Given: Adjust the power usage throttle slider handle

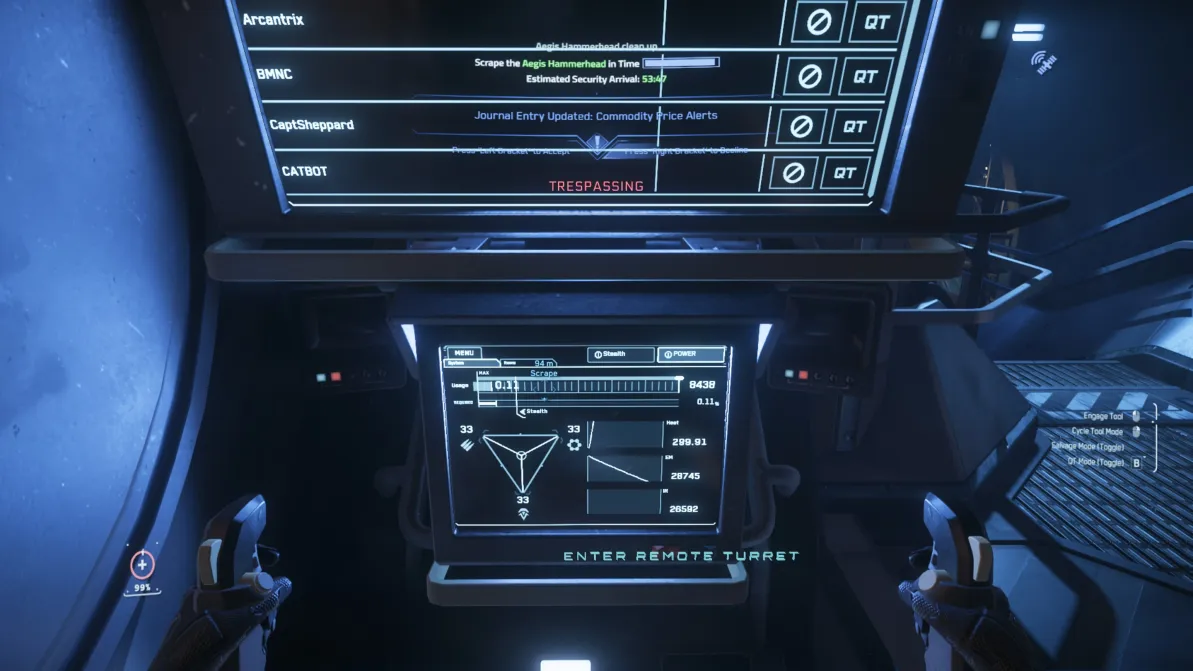Looking at the screenshot, I should (679, 380).
